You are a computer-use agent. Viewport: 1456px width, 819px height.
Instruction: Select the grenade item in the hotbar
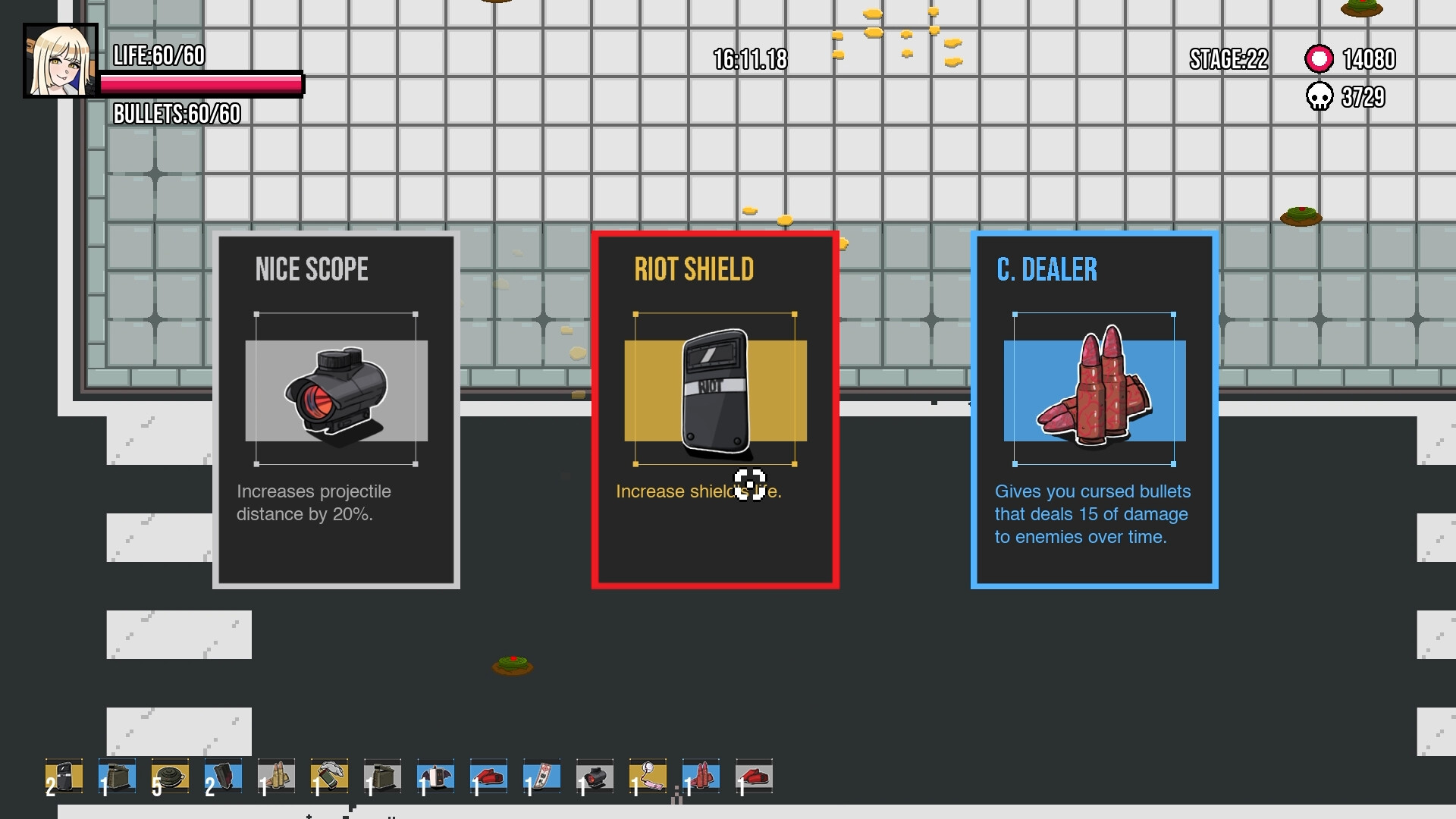330,777
